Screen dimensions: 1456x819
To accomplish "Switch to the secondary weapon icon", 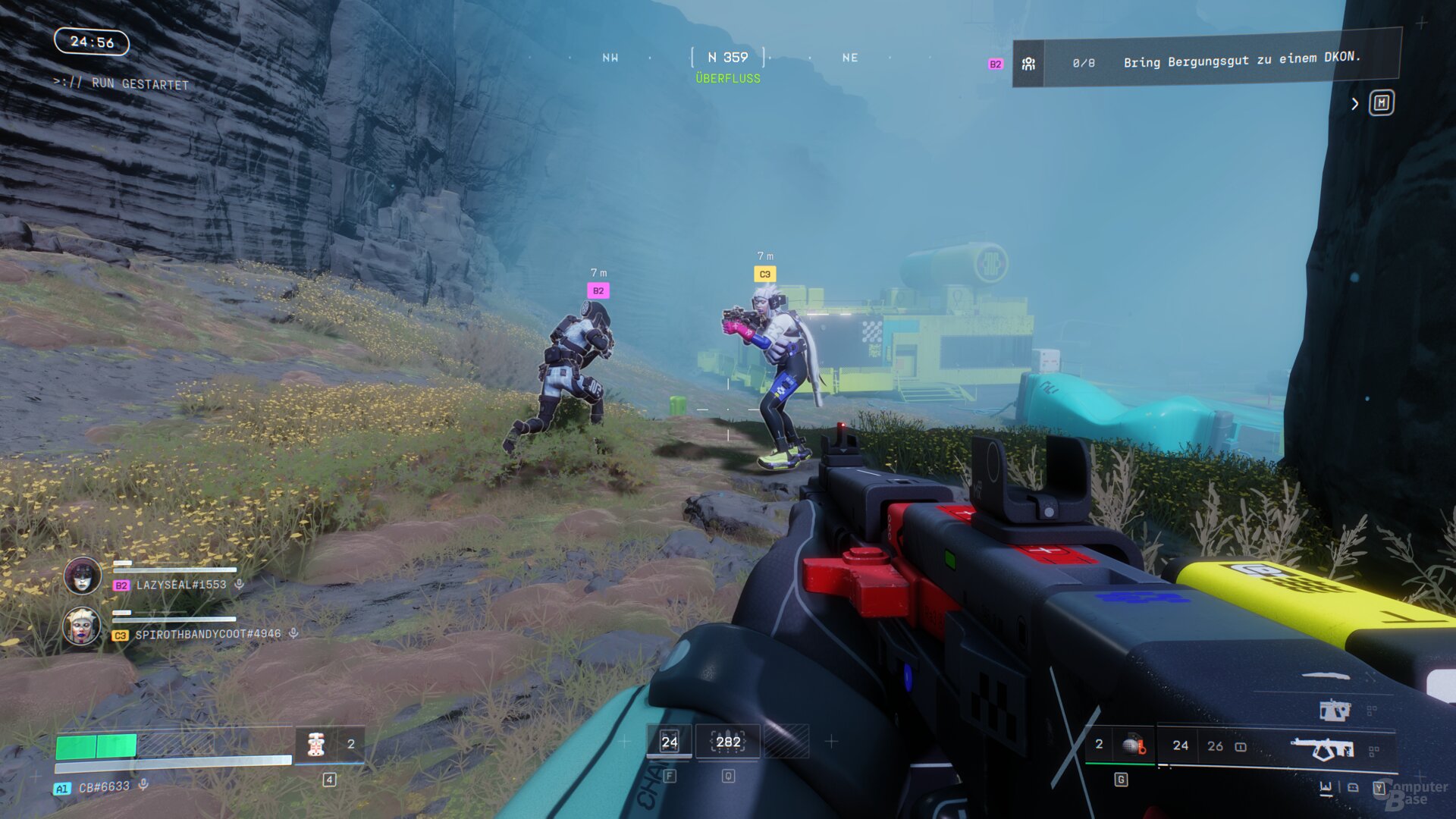I will click(1335, 710).
